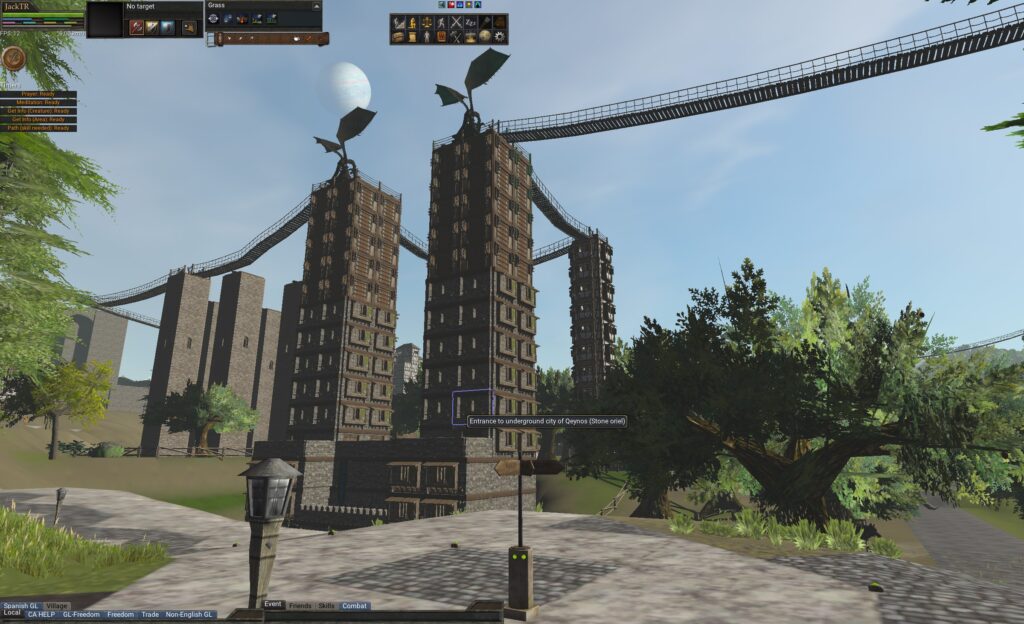
Task: Show the Village chat tab
Action: [x=57, y=606]
